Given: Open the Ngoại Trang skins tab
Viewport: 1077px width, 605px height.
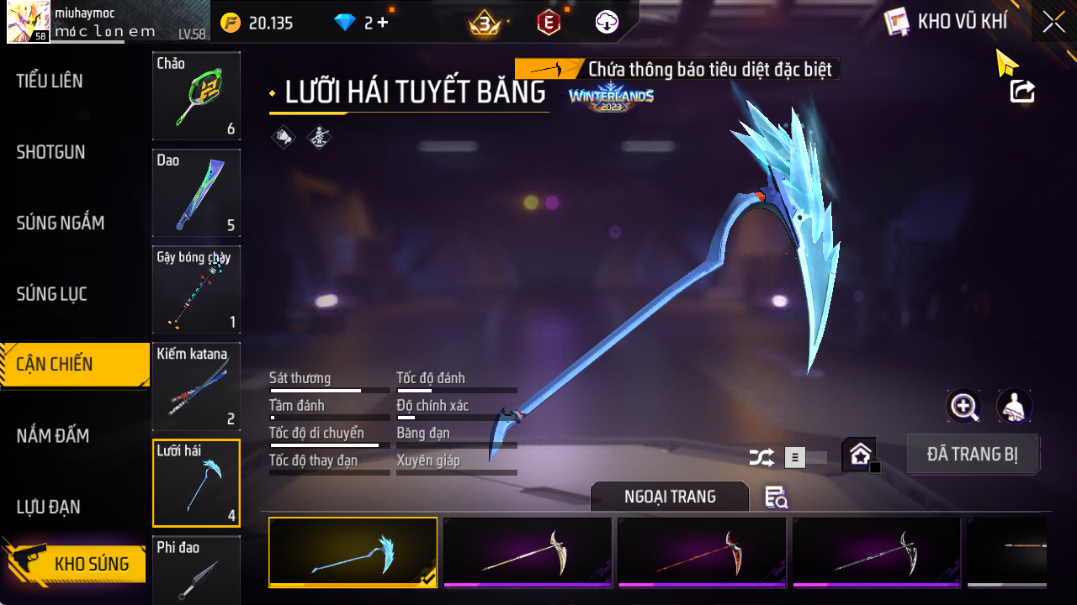Looking at the screenshot, I should pyautogui.click(x=669, y=497).
